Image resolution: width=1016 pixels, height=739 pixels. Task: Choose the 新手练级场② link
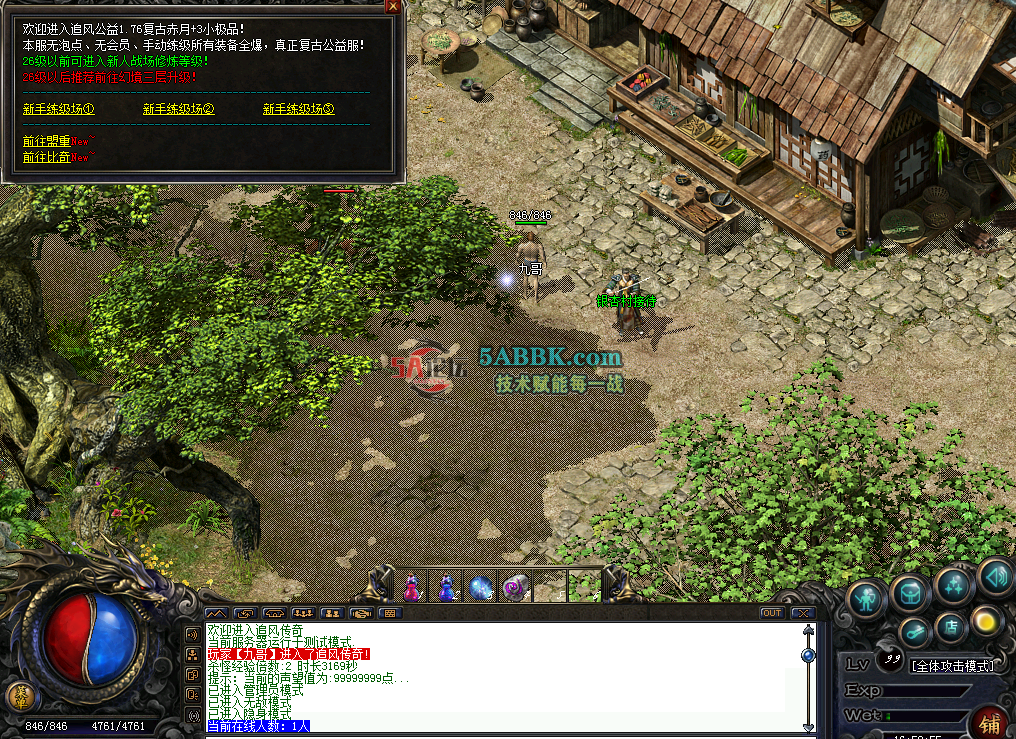(x=178, y=109)
